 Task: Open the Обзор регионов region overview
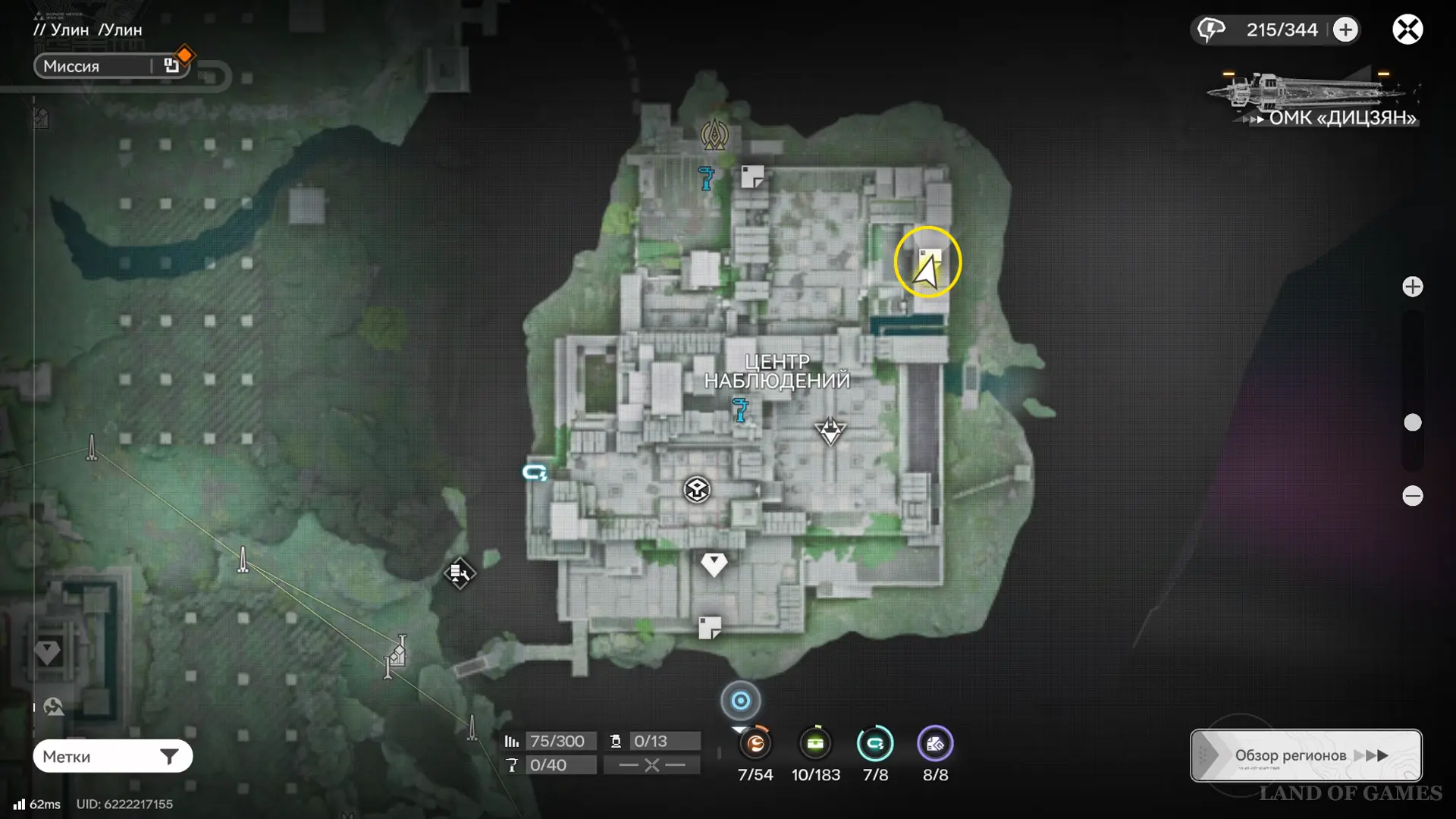pyautogui.click(x=1306, y=755)
